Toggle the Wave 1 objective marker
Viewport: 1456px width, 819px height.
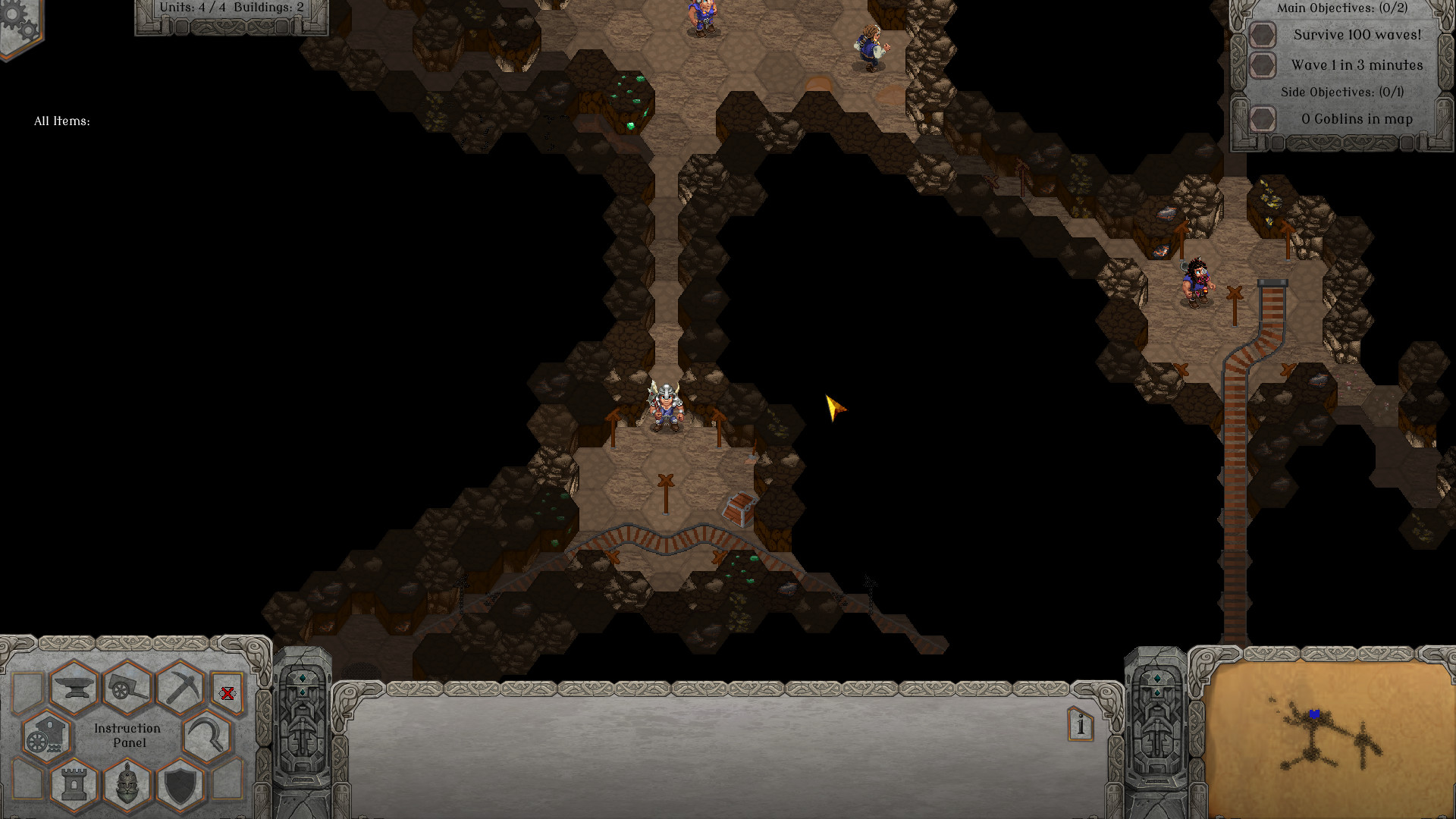point(1263,64)
